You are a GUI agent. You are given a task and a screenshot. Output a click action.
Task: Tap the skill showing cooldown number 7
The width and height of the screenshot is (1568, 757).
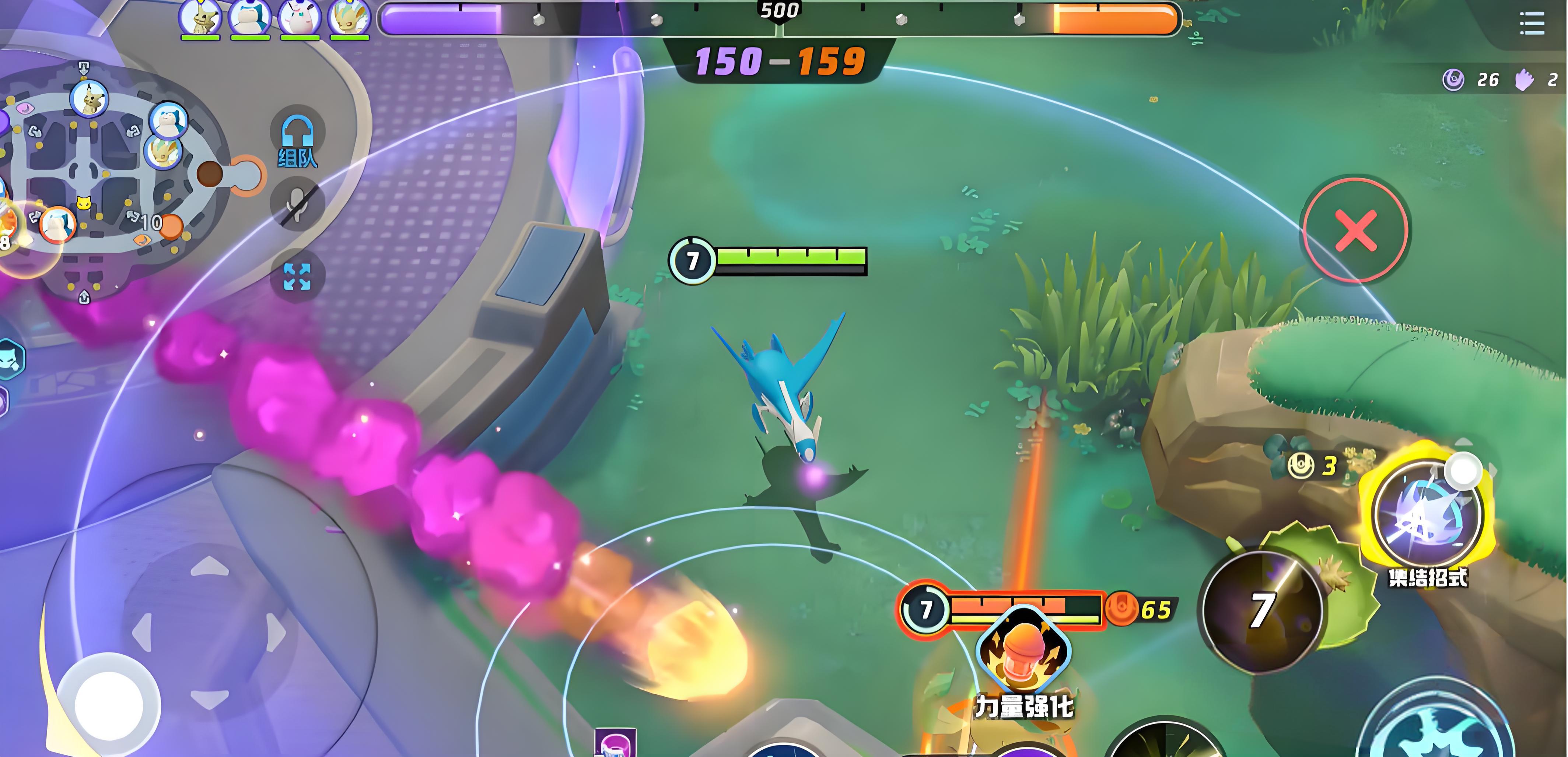(1262, 611)
